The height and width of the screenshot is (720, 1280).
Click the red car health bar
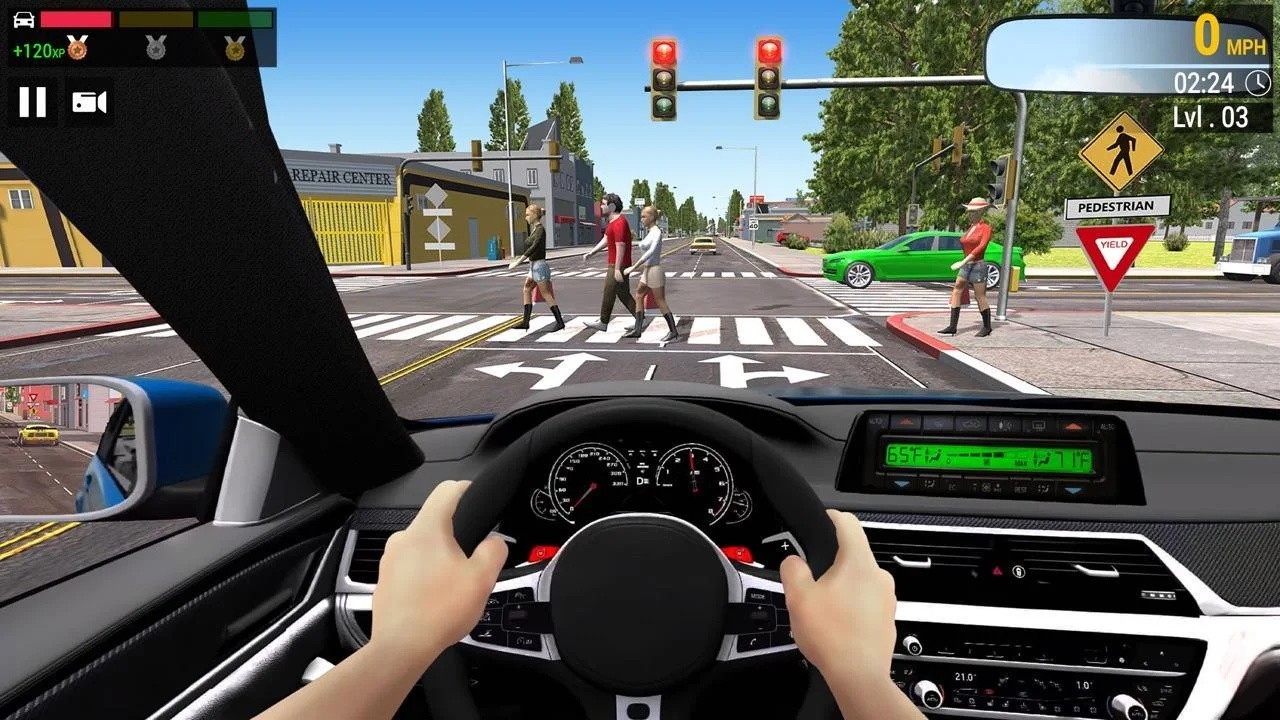76,20
